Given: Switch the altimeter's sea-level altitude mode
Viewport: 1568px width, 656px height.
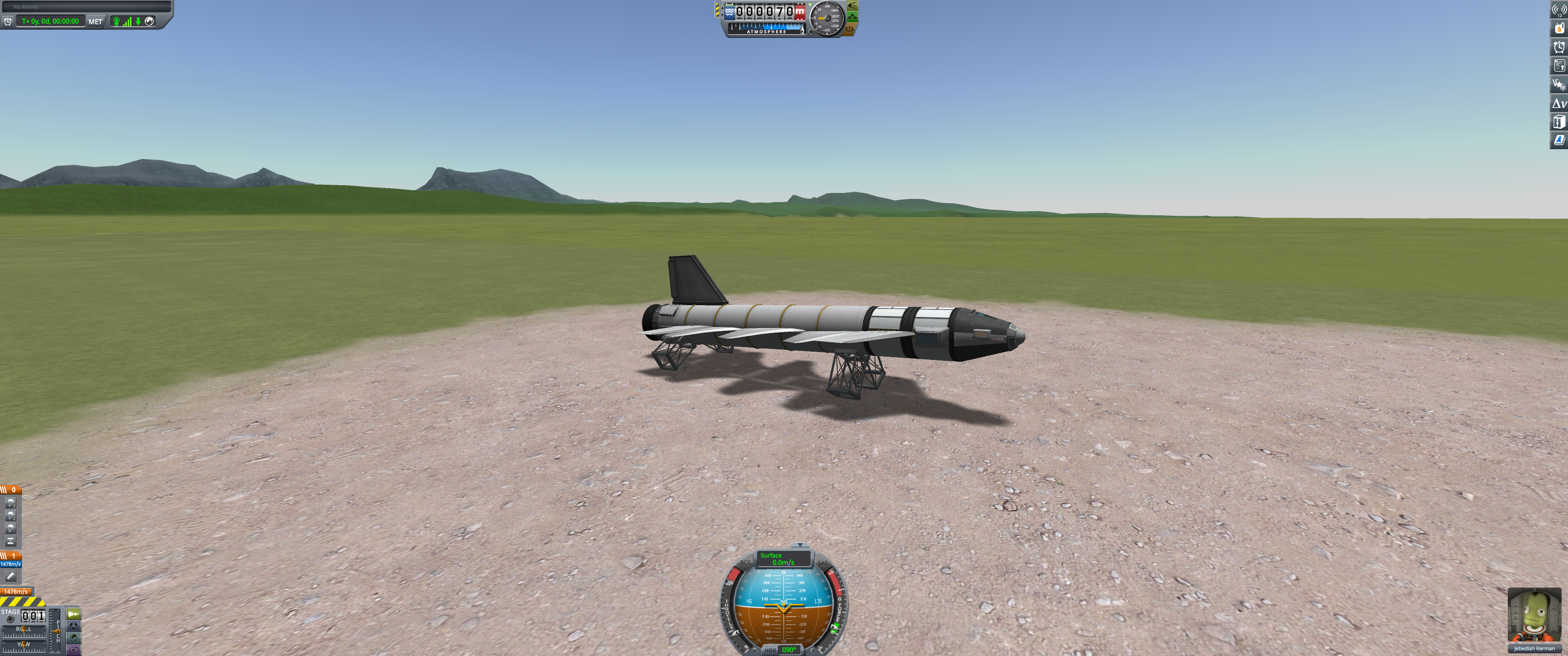Looking at the screenshot, I should coord(729,11).
